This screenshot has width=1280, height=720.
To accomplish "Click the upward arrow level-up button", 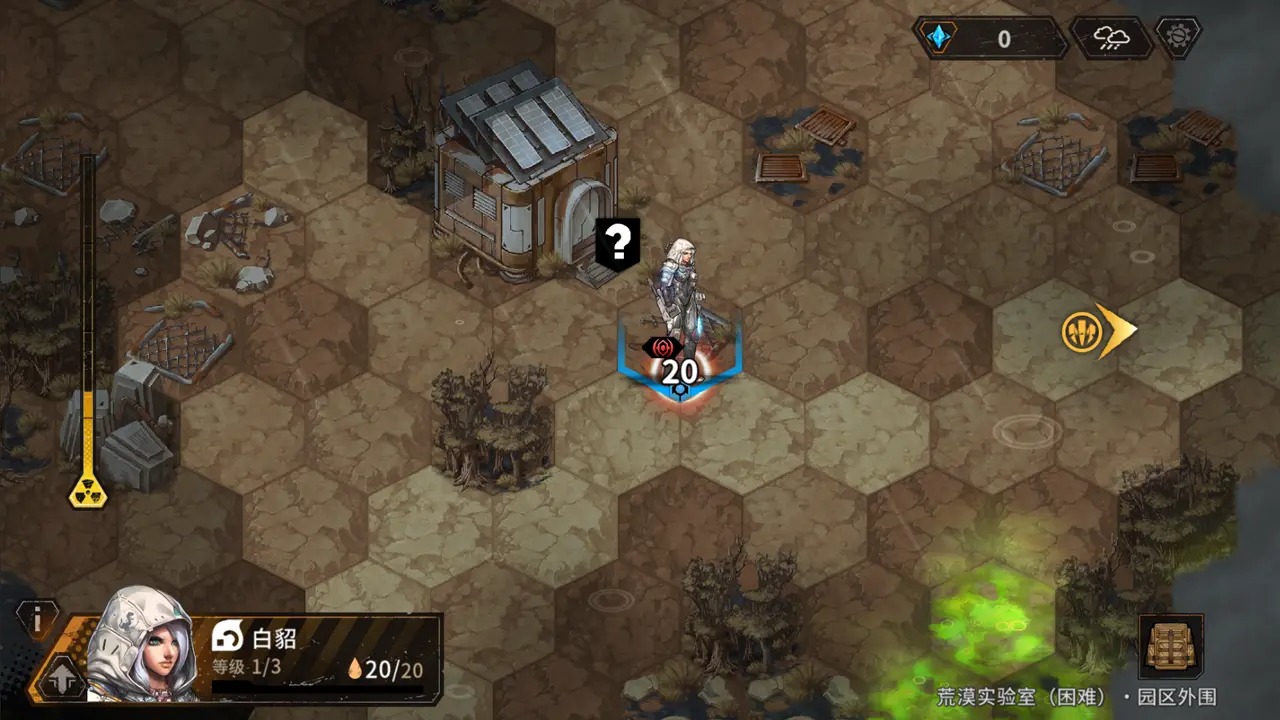I will (x=60, y=678).
